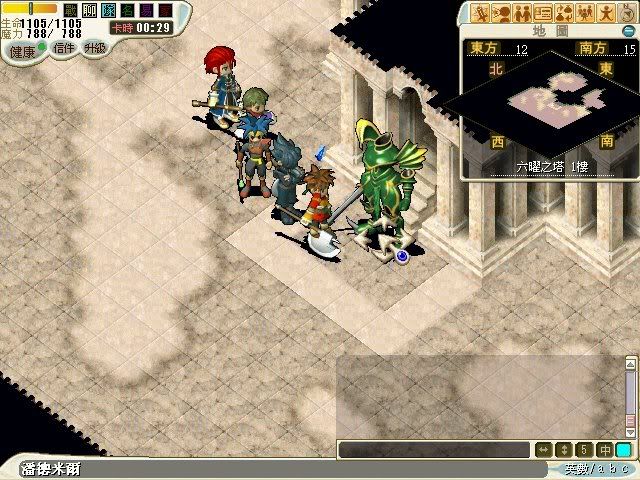This screenshot has width=640, height=480.
Task: Click the vertical arrows chat resize button
Action: (565, 450)
